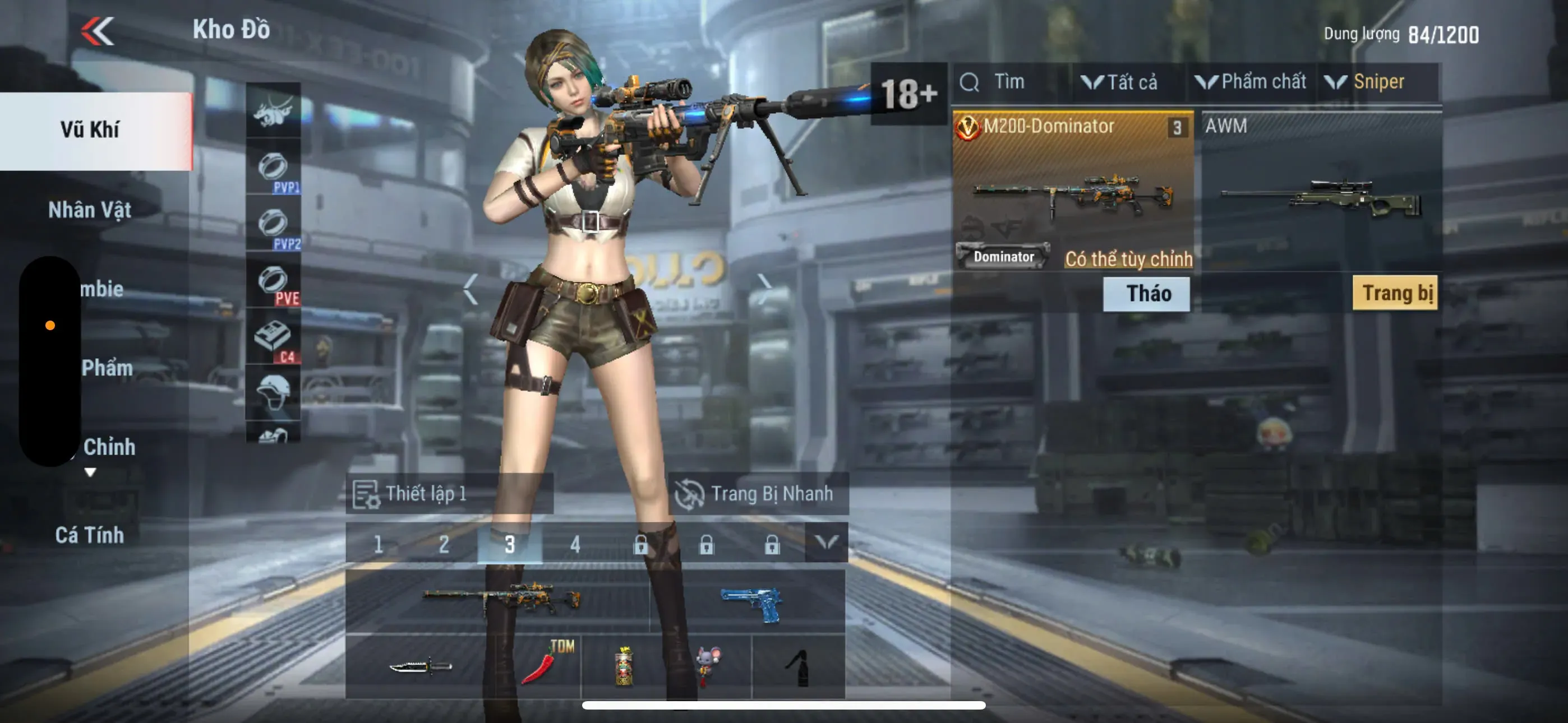Open the Nhân Vật category
Screen dimensions: 1568x723
coord(90,210)
